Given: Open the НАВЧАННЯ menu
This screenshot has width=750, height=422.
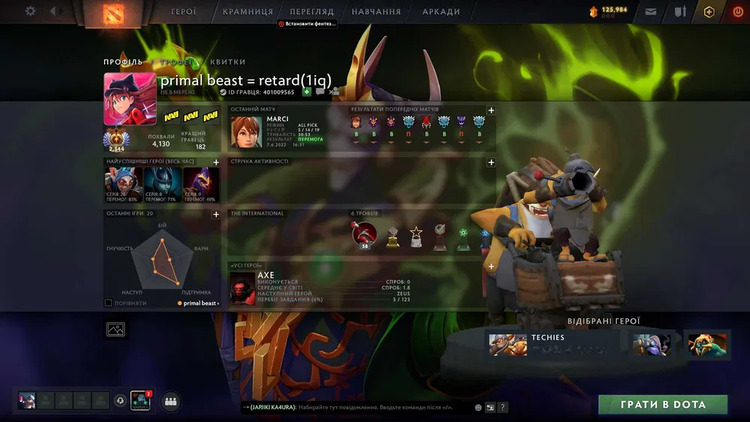Looking at the screenshot, I should (376, 12).
